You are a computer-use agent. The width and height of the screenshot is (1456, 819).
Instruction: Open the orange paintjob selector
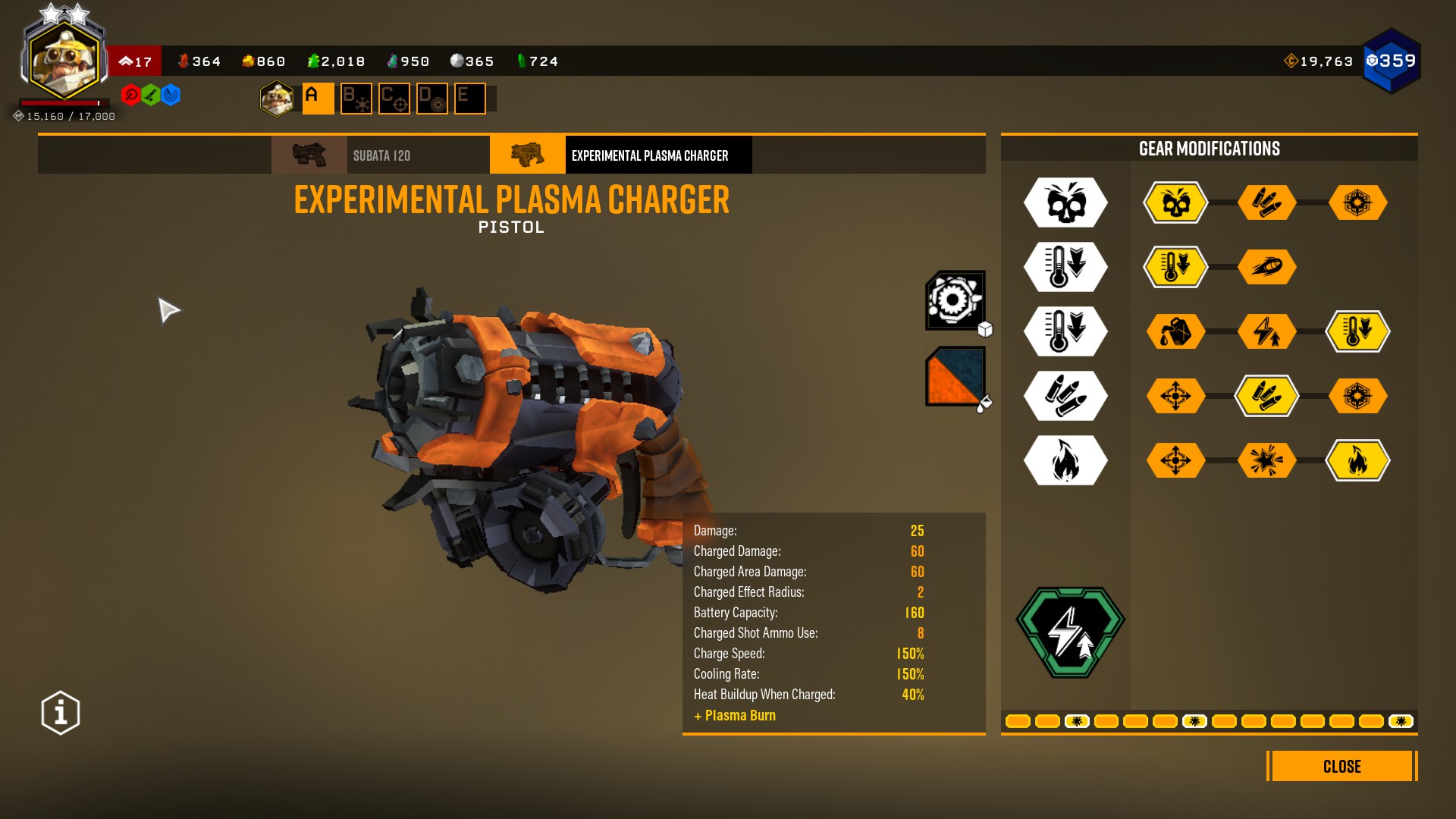pos(955,376)
